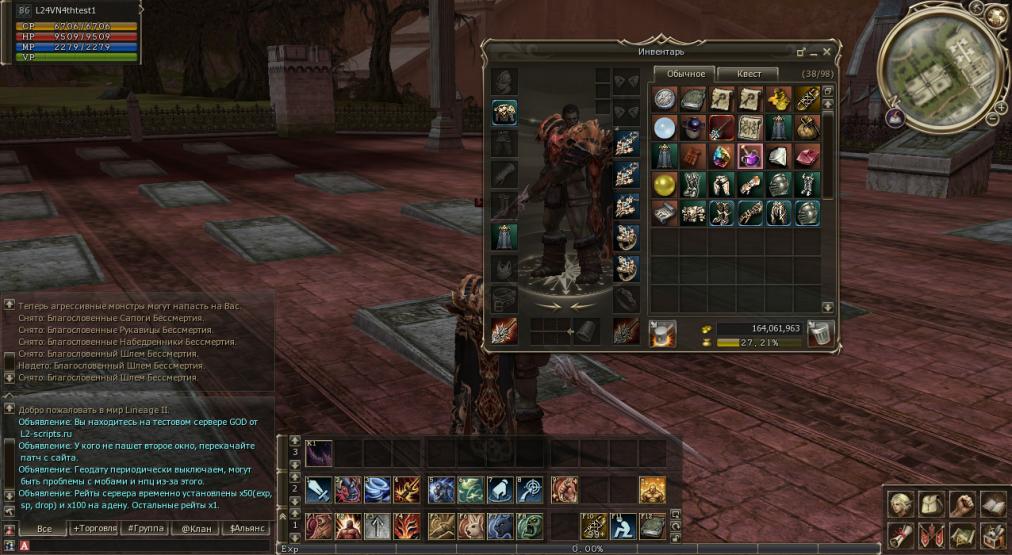Activate the blue tornado skill on hotbar

[379, 489]
